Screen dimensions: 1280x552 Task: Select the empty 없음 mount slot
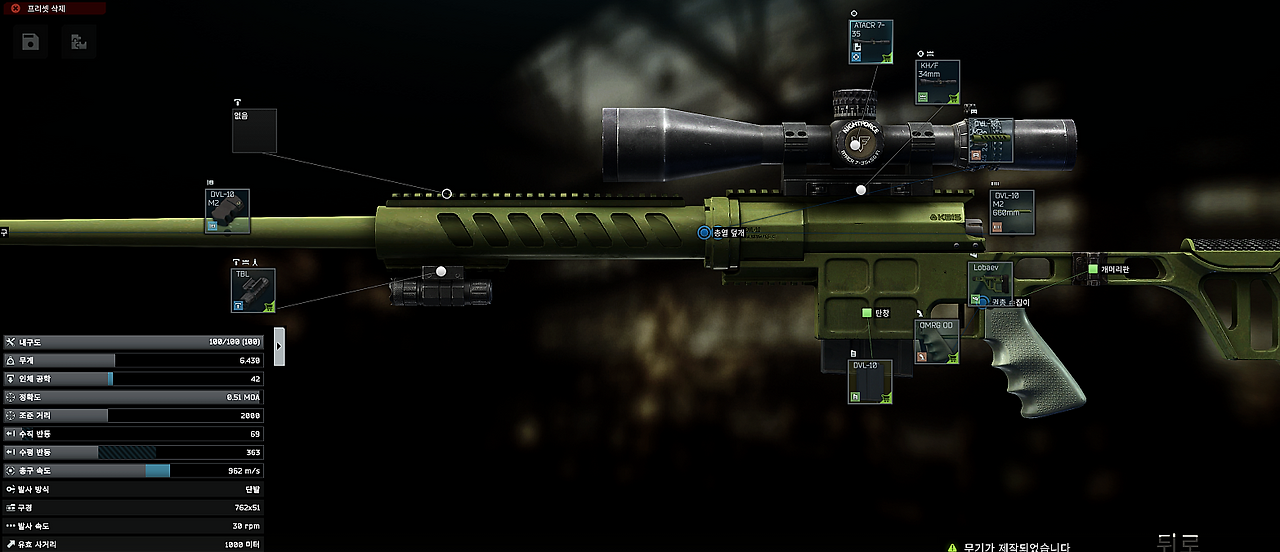click(254, 131)
